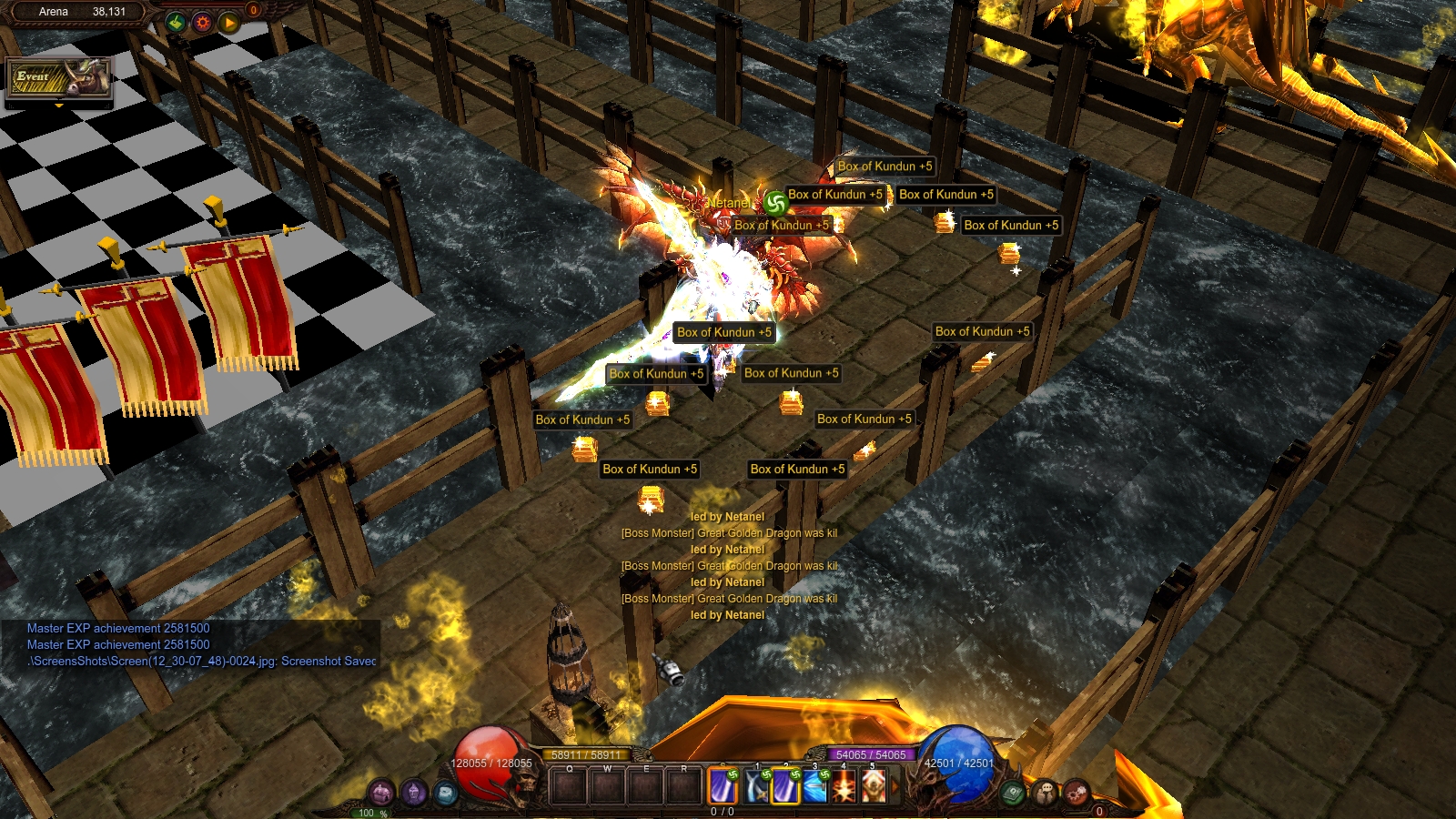Choose the white figure skill in slot 5
This screenshot has height=819, width=1456.
click(x=874, y=786)
